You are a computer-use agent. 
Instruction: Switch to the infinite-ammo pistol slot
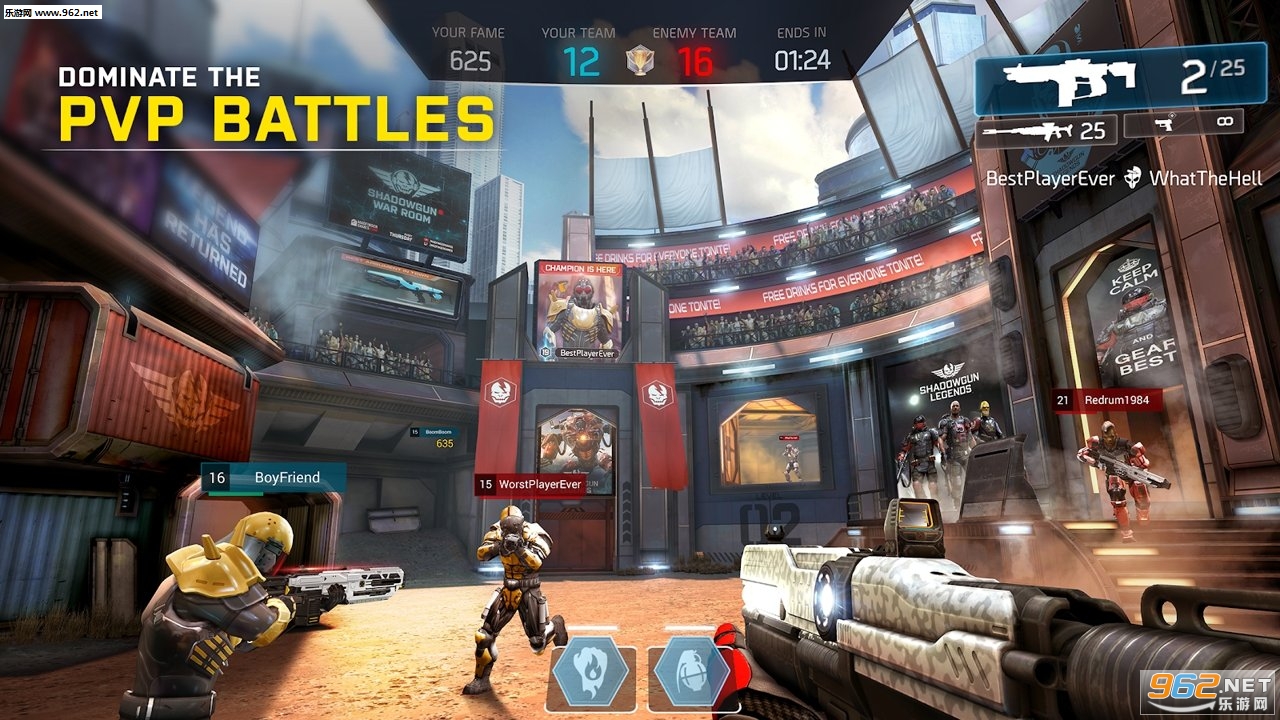pos(1183,123)
